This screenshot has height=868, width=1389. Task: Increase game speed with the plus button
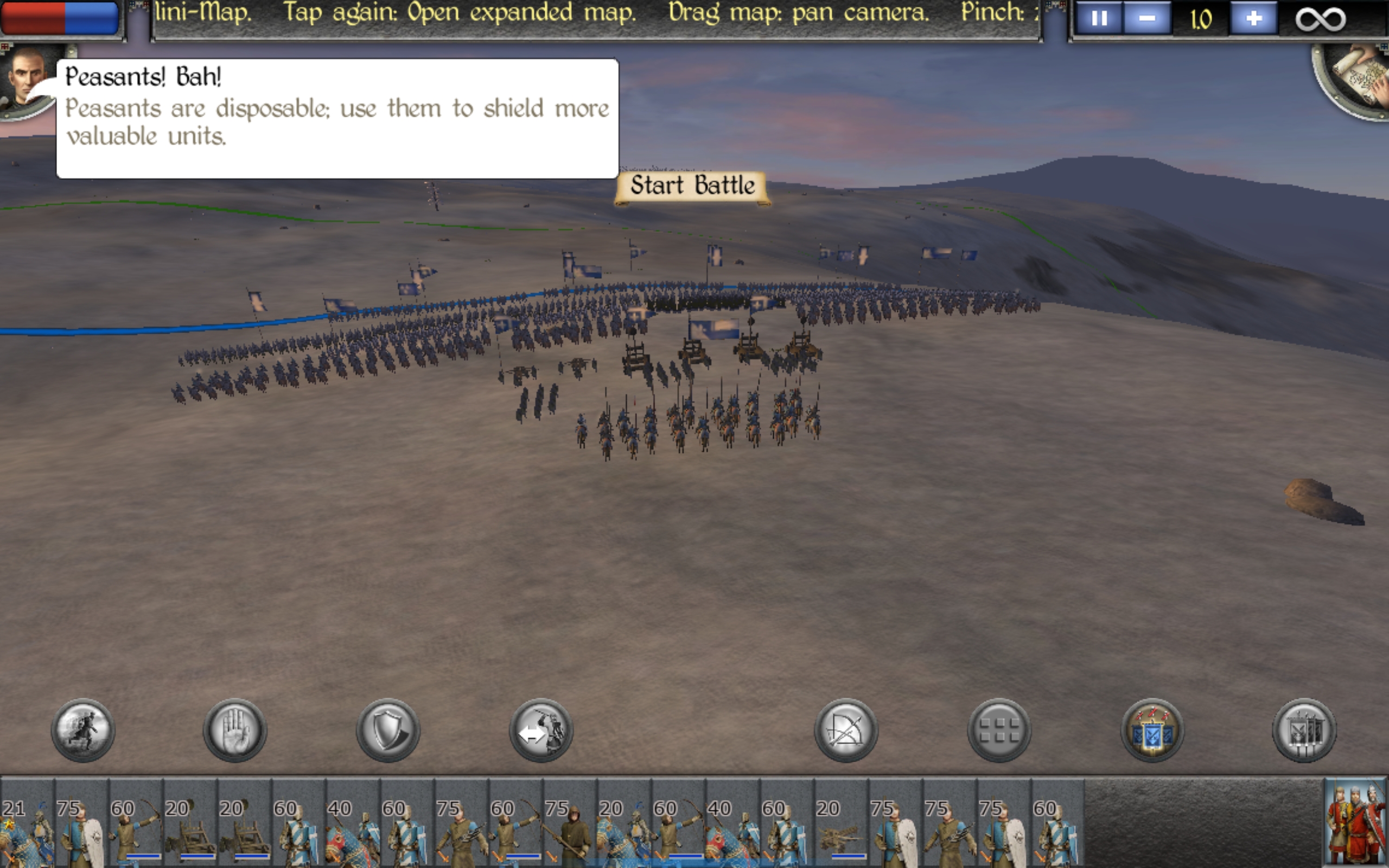click(1253, 19)
